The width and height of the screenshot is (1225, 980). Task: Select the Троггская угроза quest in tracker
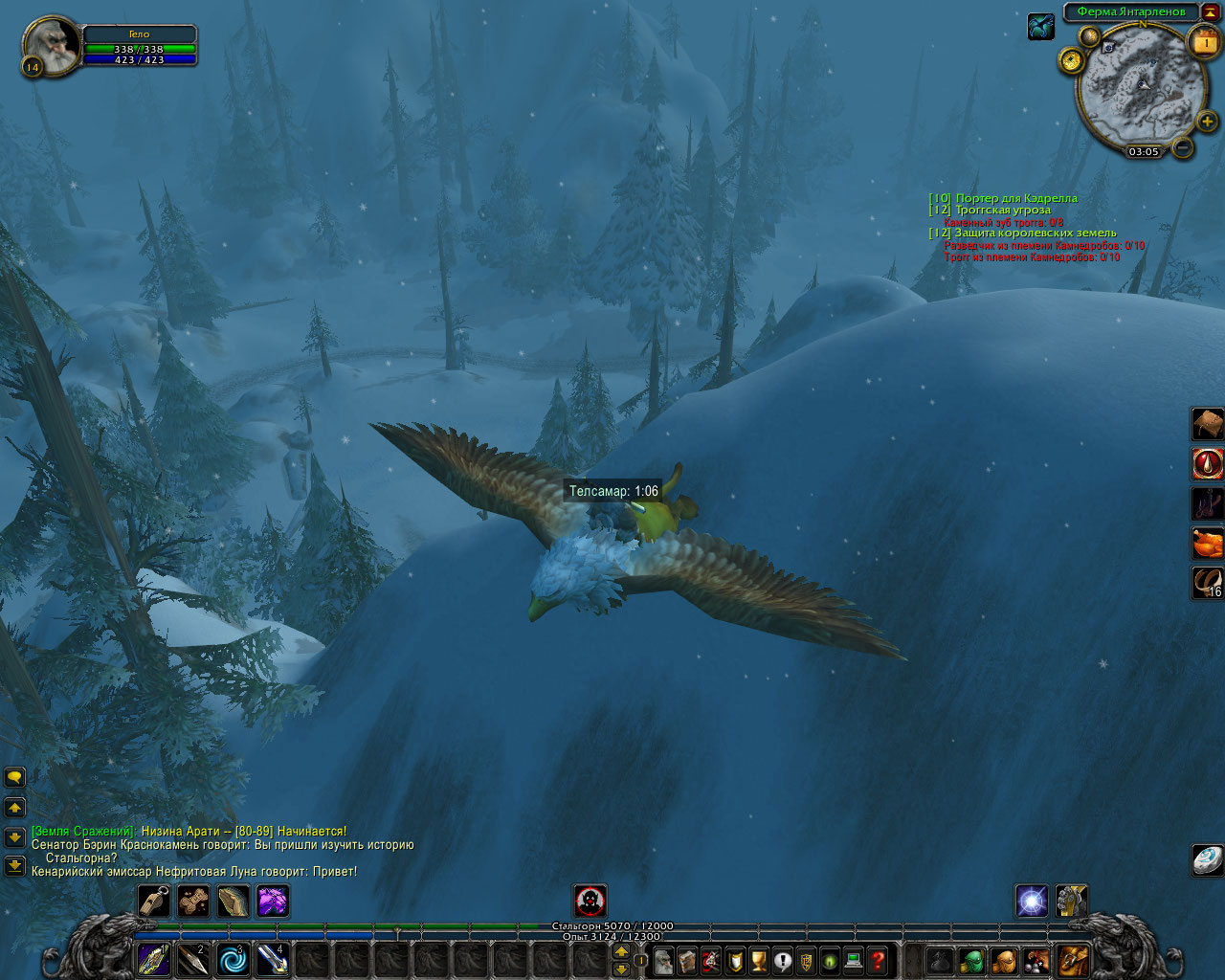(1002, 211)
